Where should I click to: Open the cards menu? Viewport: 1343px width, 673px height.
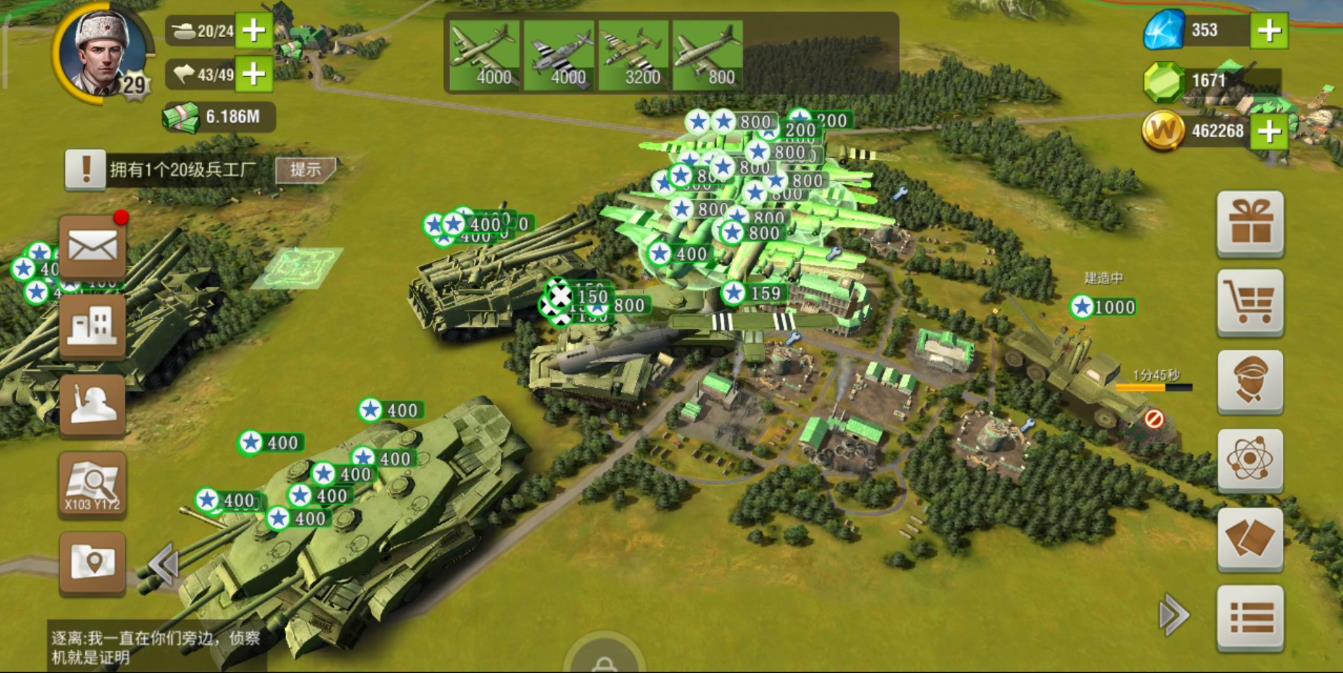(x=1250, y=540)
